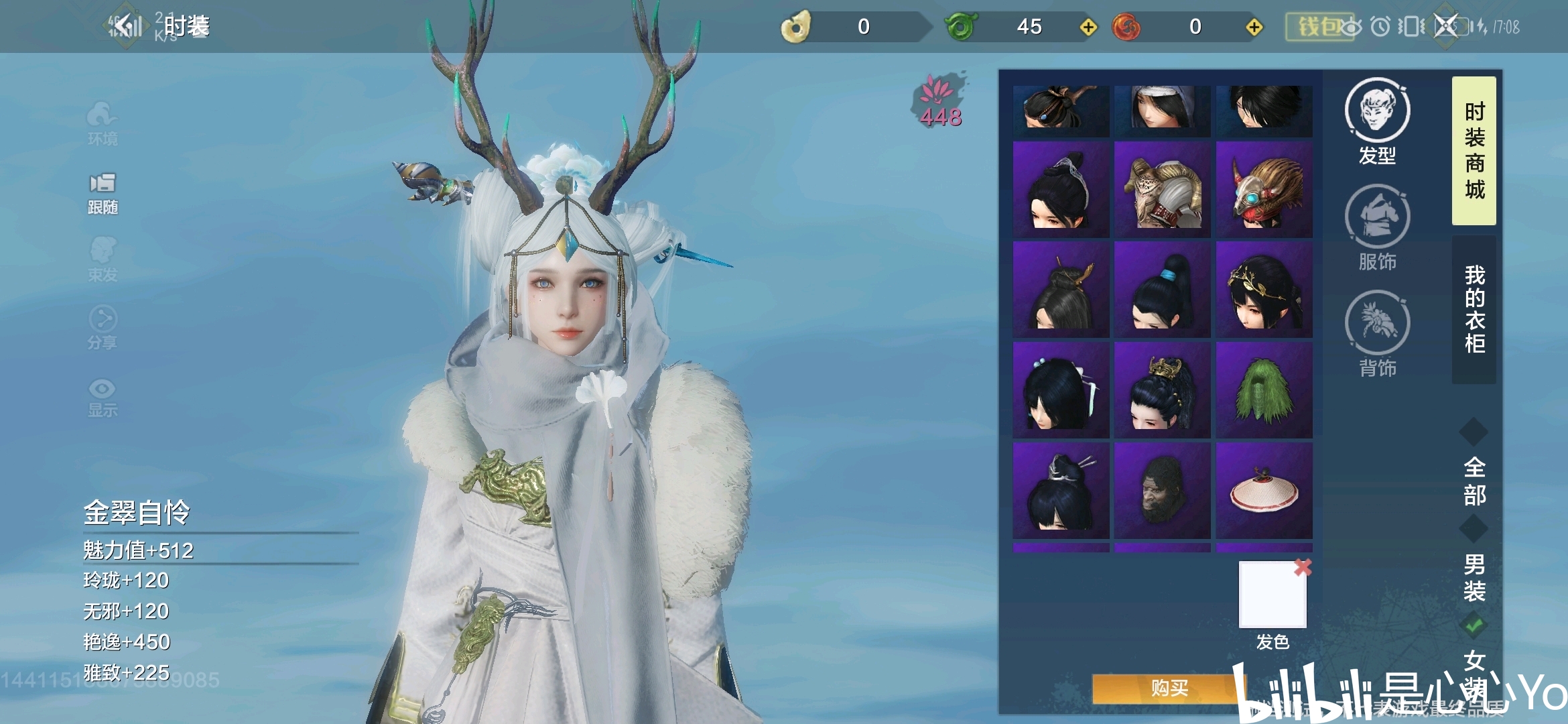Screen dimensions: 1568x724
Task: Open the 时装商城 fashion shop tab
Action: pos(1474,151)
